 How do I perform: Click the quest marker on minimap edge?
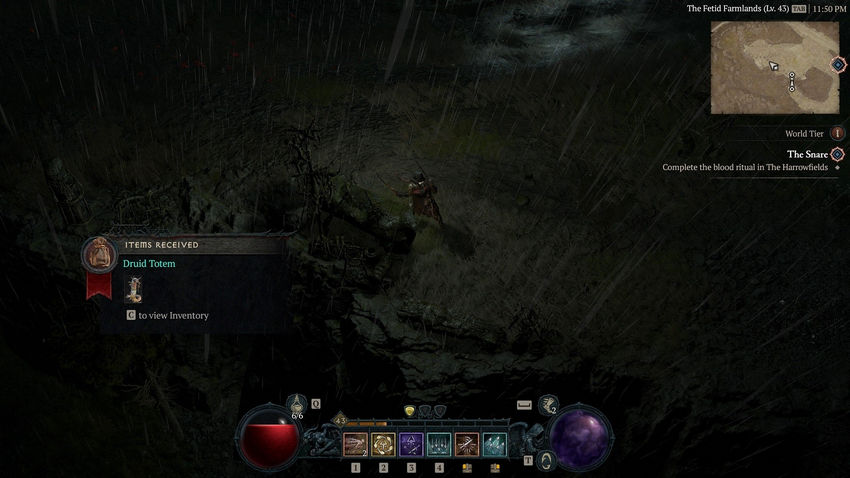click(838, 65)
